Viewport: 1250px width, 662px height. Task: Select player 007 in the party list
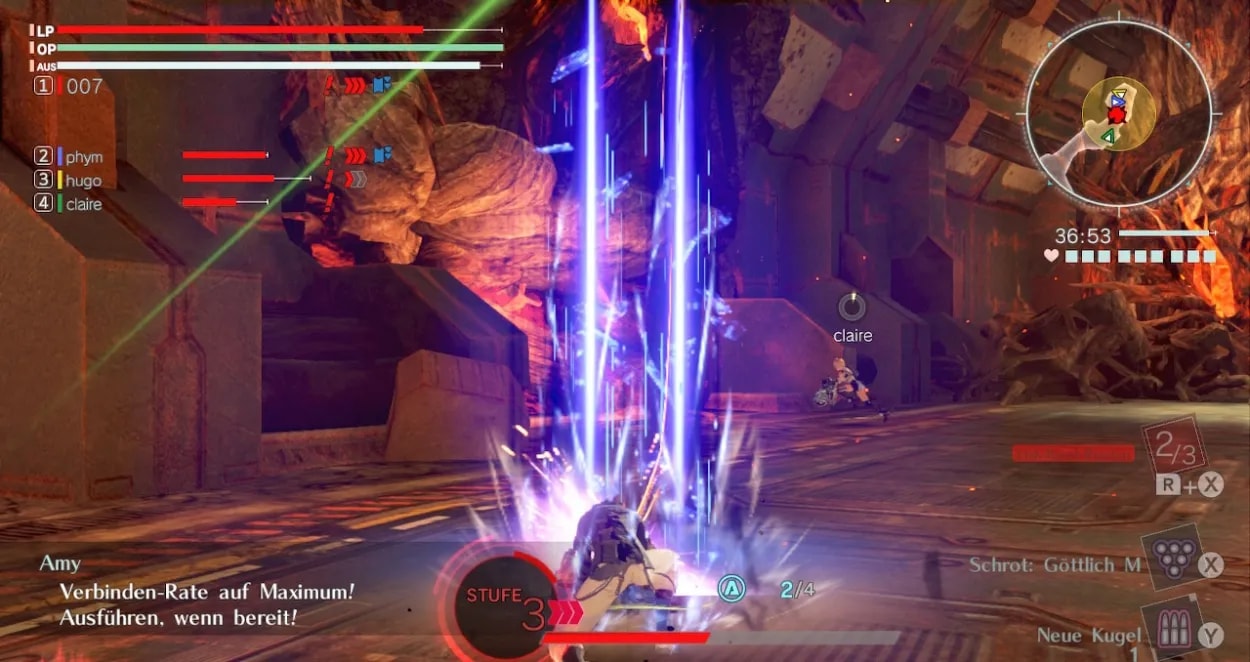(x=84, y=87)
